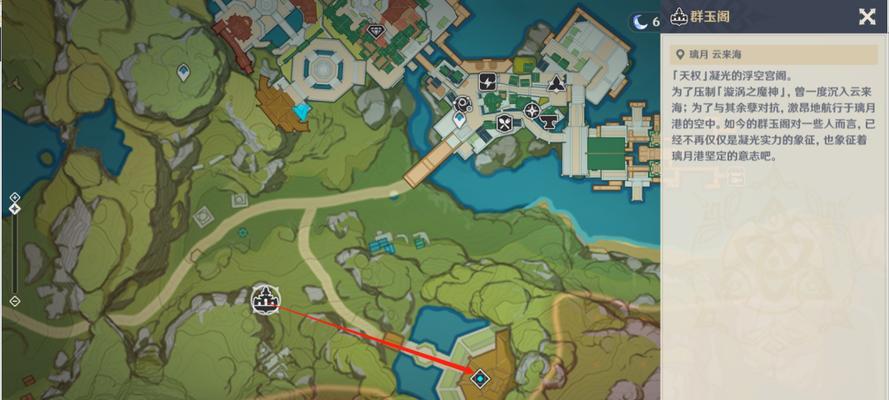This screenshot has width=889, height=400.
Task: Click the four-pointed star marker in the harbor
Action: click(x=532, y=108)
